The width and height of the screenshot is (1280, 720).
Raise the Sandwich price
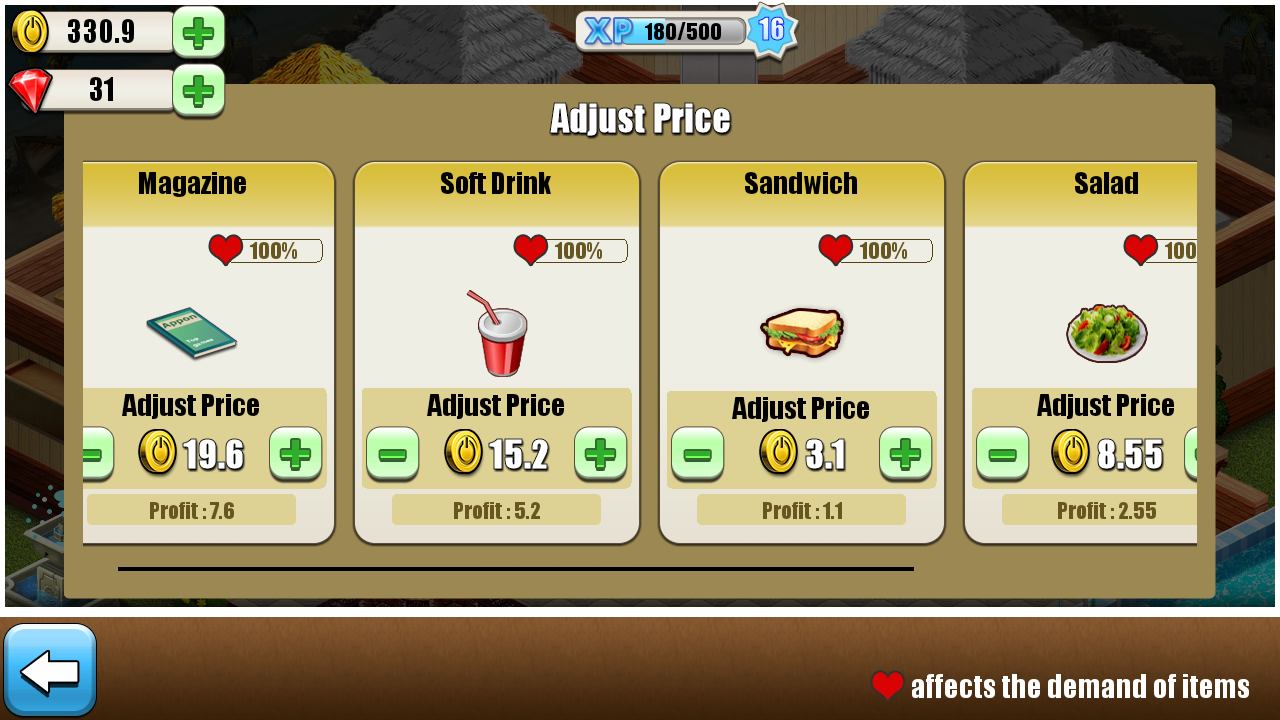tap(905, 455)
